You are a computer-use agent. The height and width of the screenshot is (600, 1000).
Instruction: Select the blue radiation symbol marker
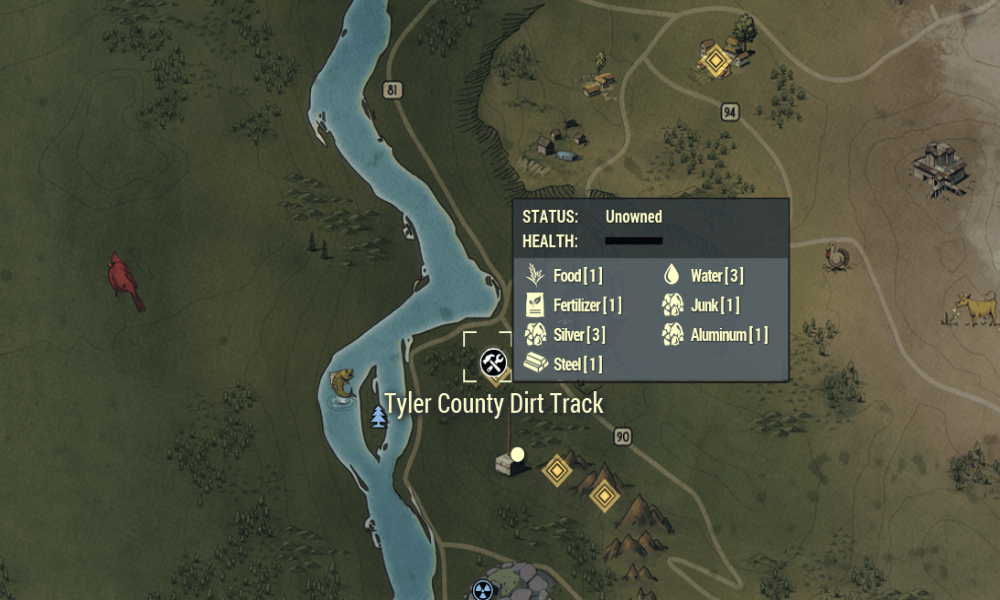coord(483,590)
